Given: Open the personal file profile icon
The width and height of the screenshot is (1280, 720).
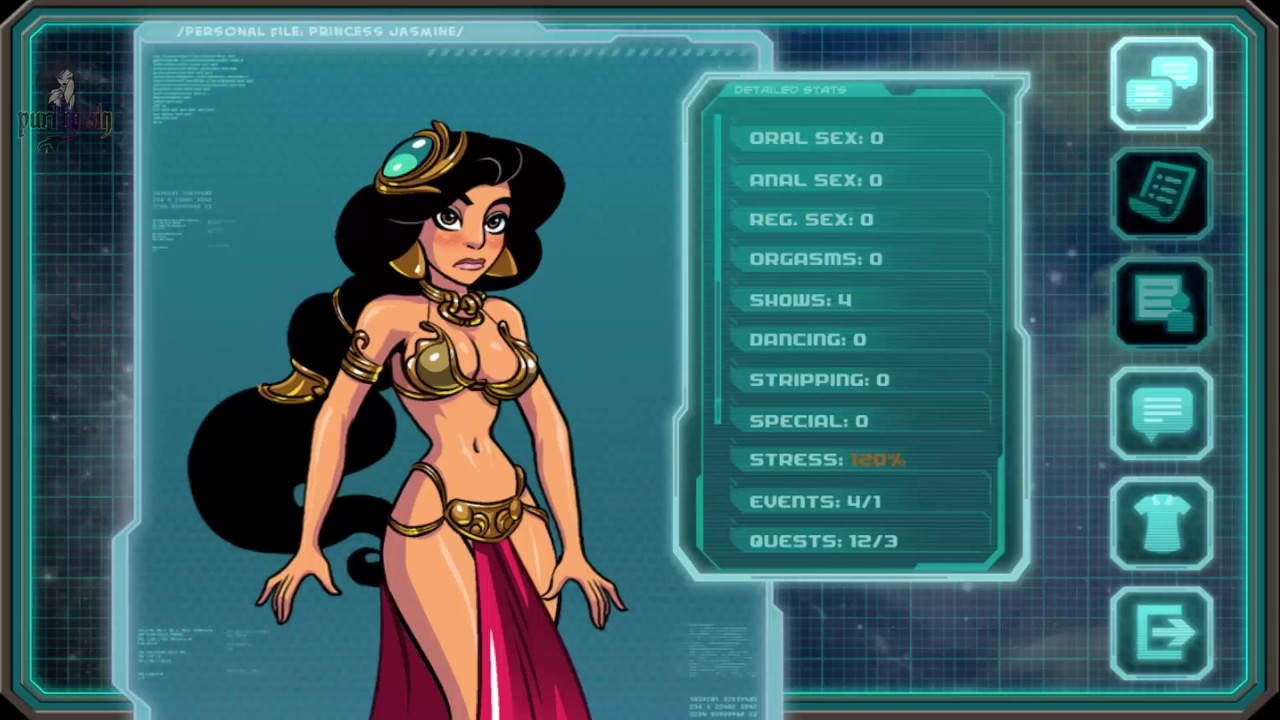Looking at the screenshot, I should [x=1161, y=304].
